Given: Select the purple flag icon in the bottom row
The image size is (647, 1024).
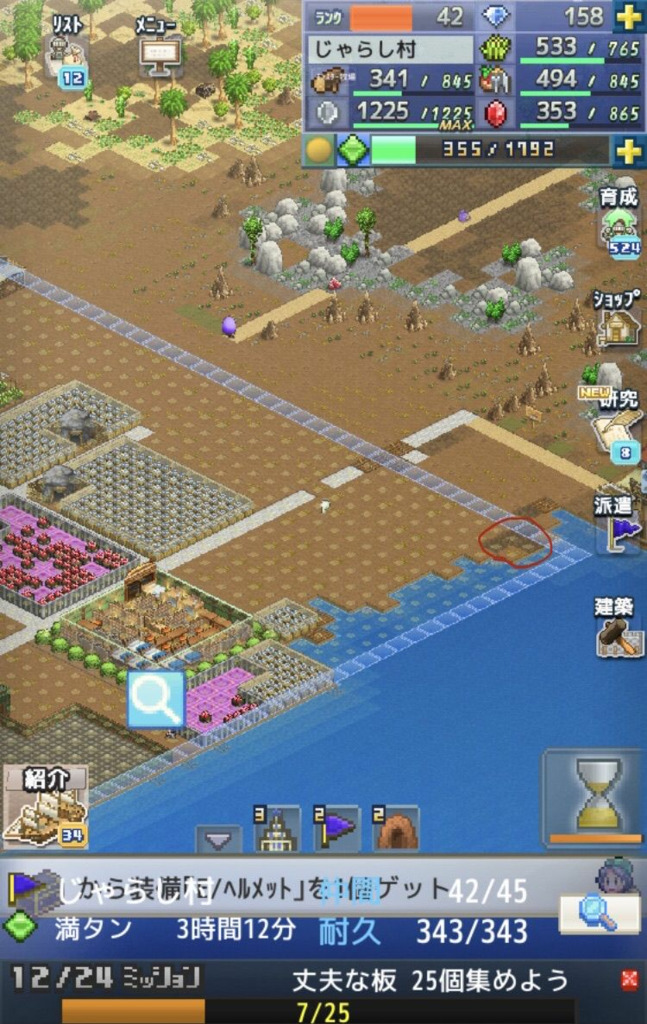Looking at the screenshot, I should pos(337,829).
